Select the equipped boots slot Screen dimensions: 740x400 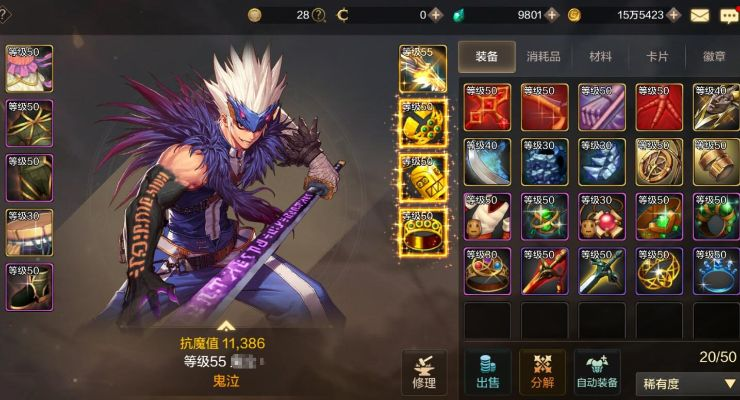(30, 287)
